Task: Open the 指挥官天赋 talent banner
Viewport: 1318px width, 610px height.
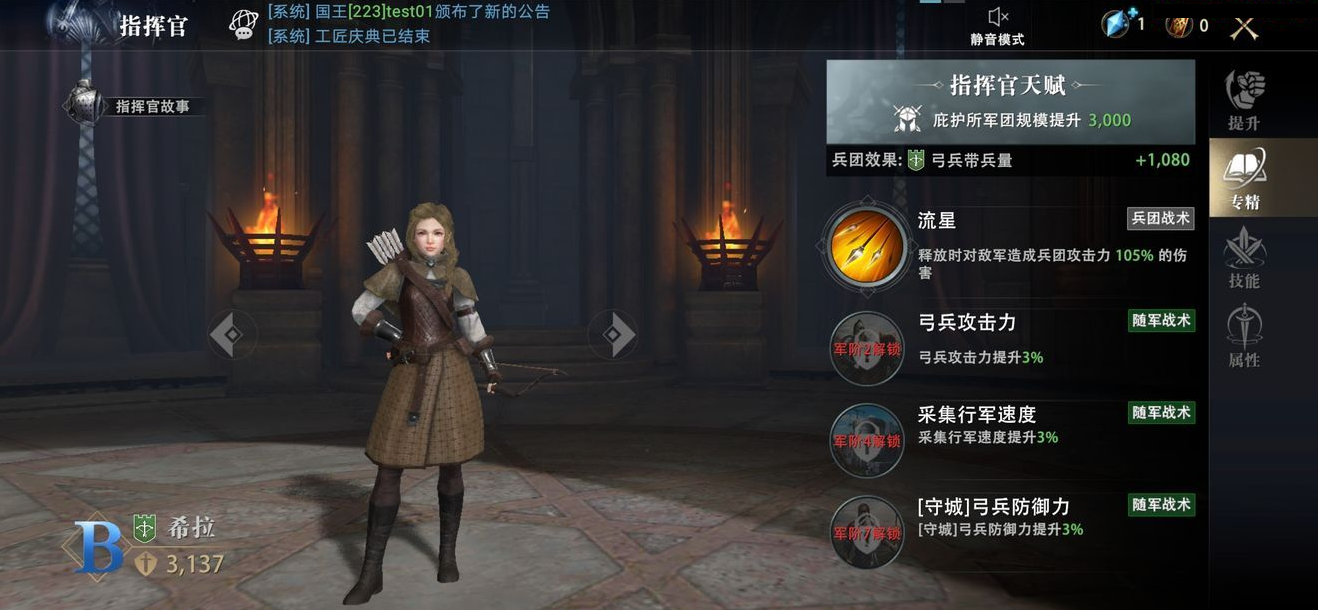Action: tap(1010, 101)
